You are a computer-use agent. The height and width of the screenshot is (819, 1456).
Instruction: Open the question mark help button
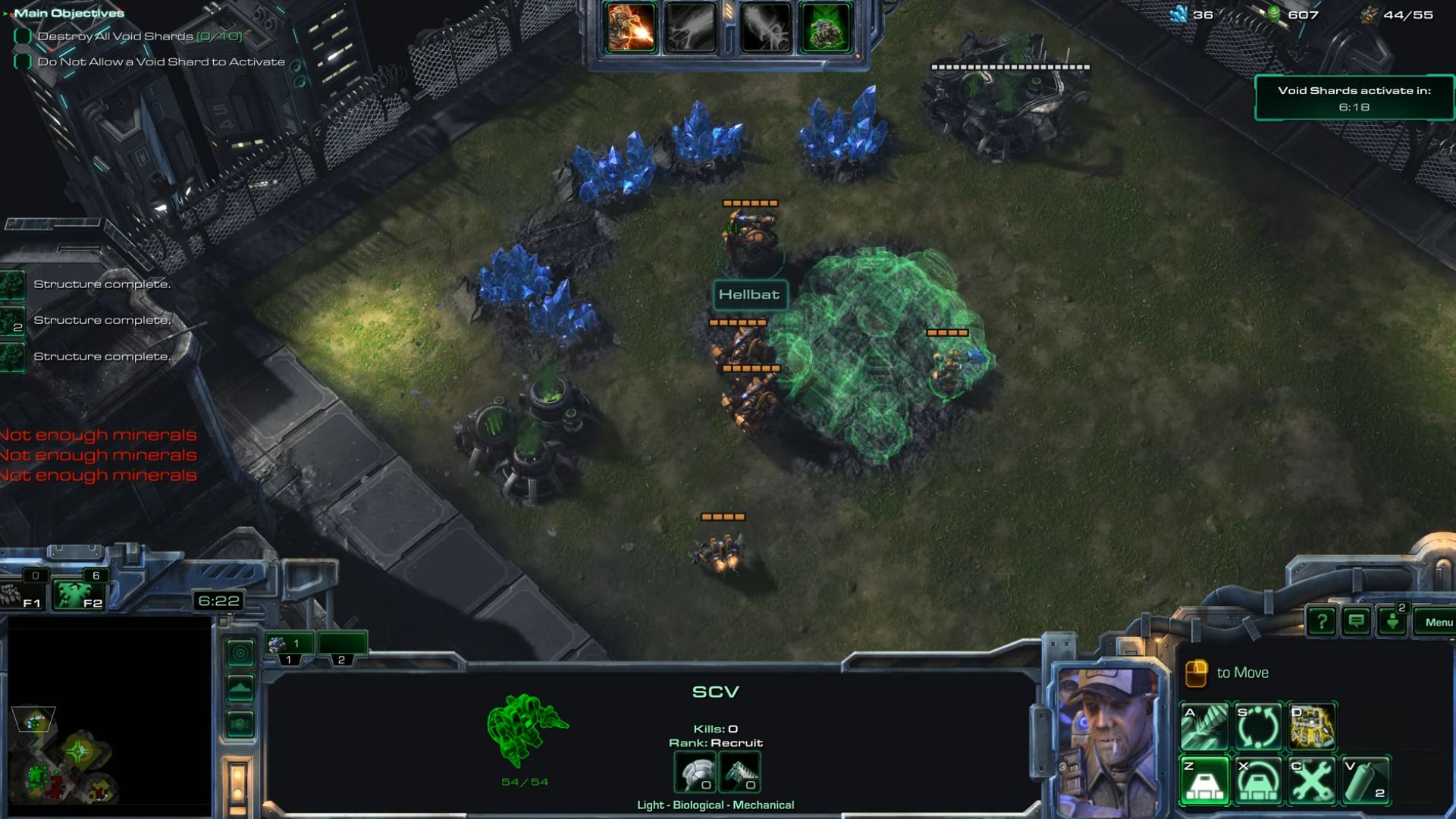(x=1322, y=623)
